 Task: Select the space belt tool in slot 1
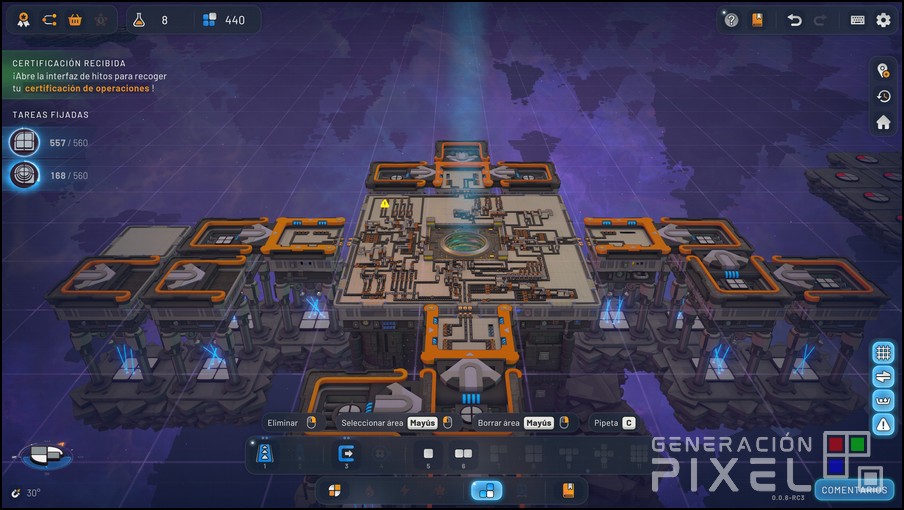(x=265, y=455)
